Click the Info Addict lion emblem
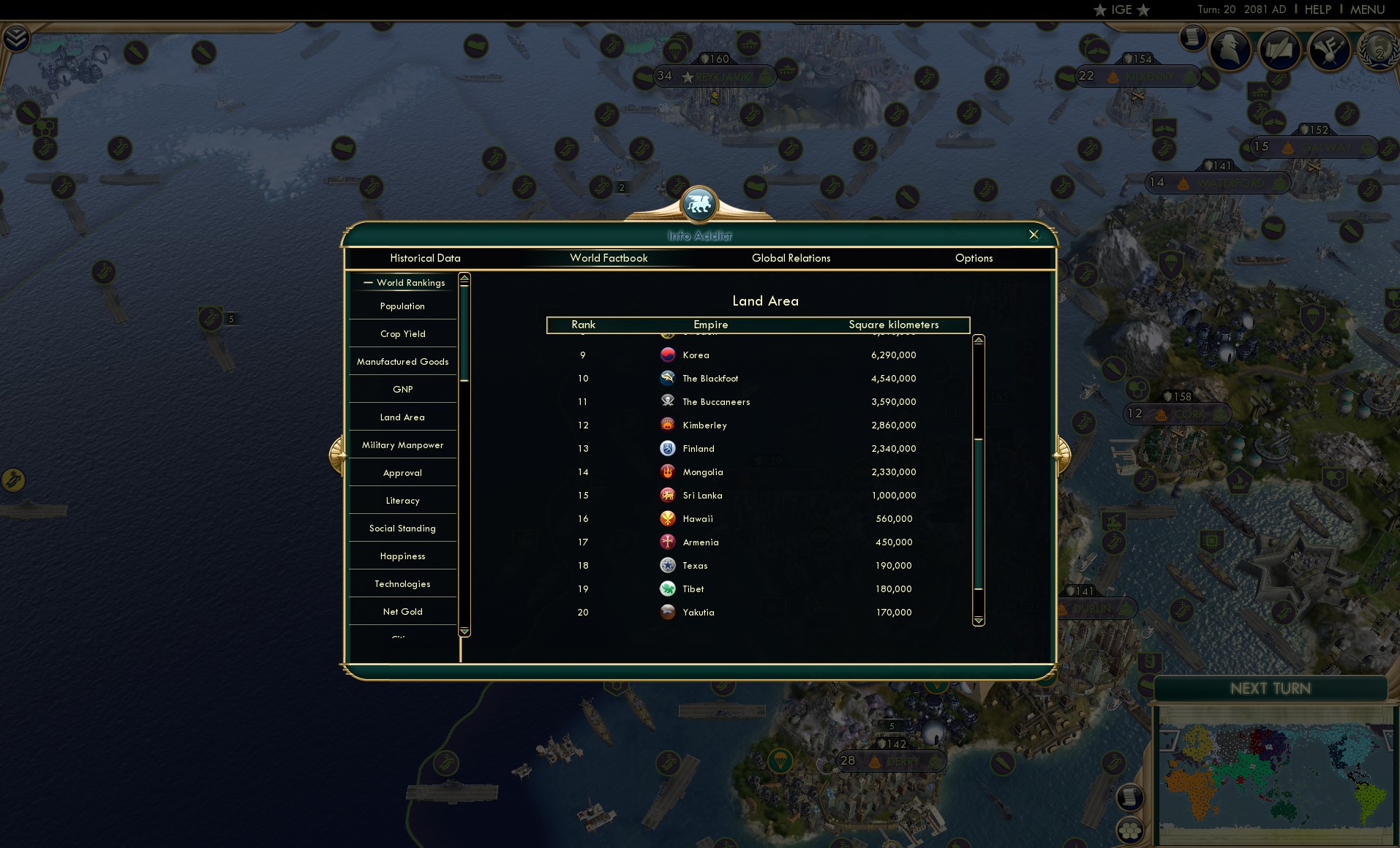 [x=699, y=205]
